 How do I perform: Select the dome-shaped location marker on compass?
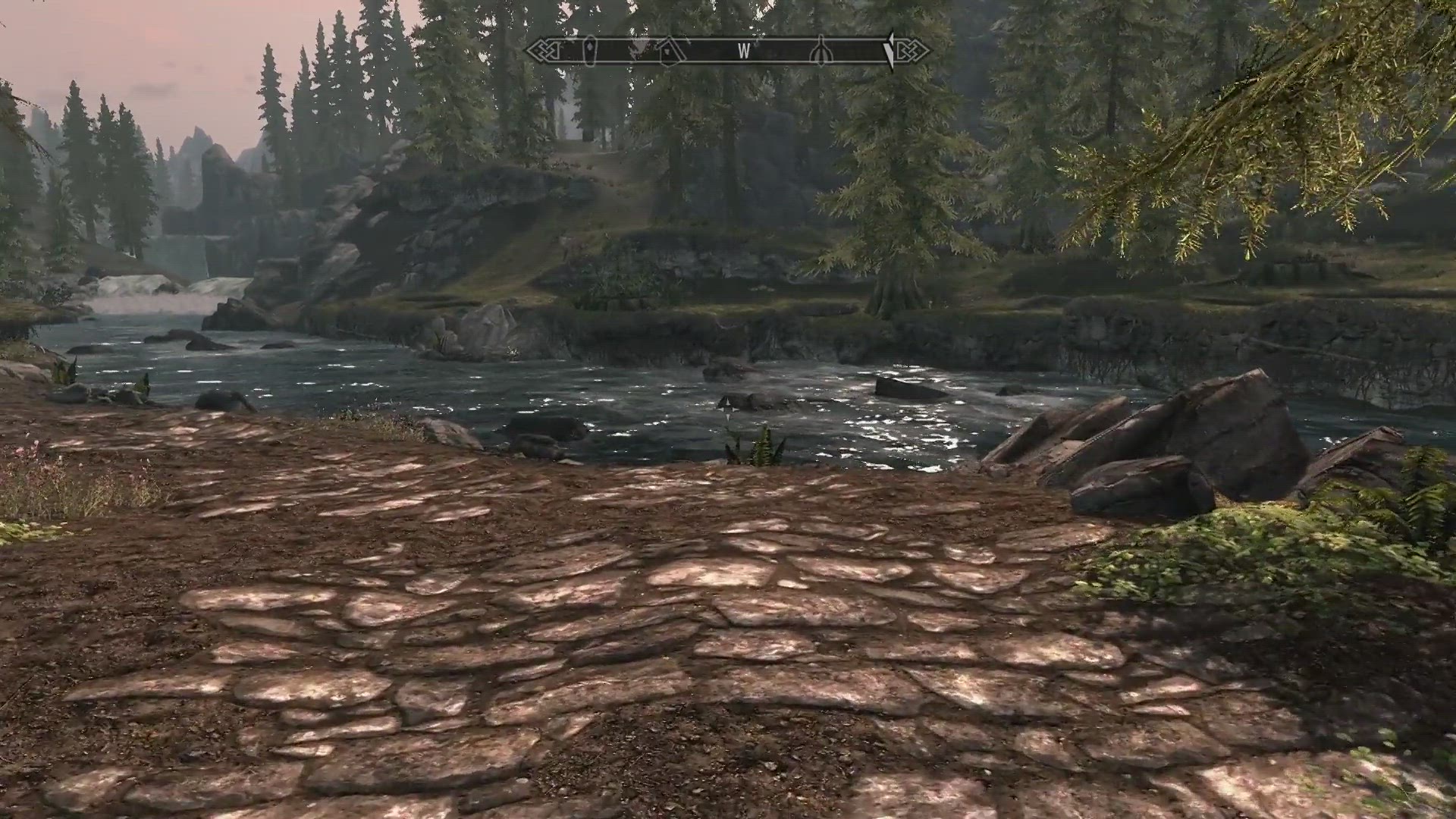(821, 52)
